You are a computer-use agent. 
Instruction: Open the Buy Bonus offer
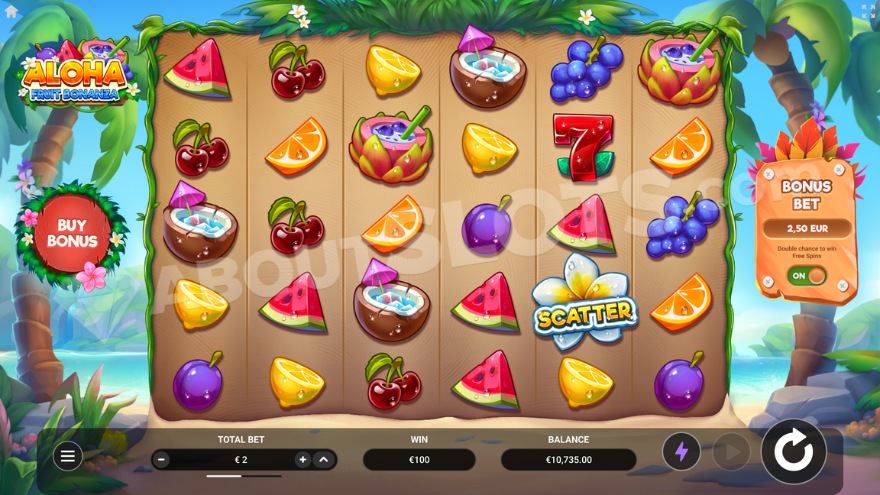(72, 234)
